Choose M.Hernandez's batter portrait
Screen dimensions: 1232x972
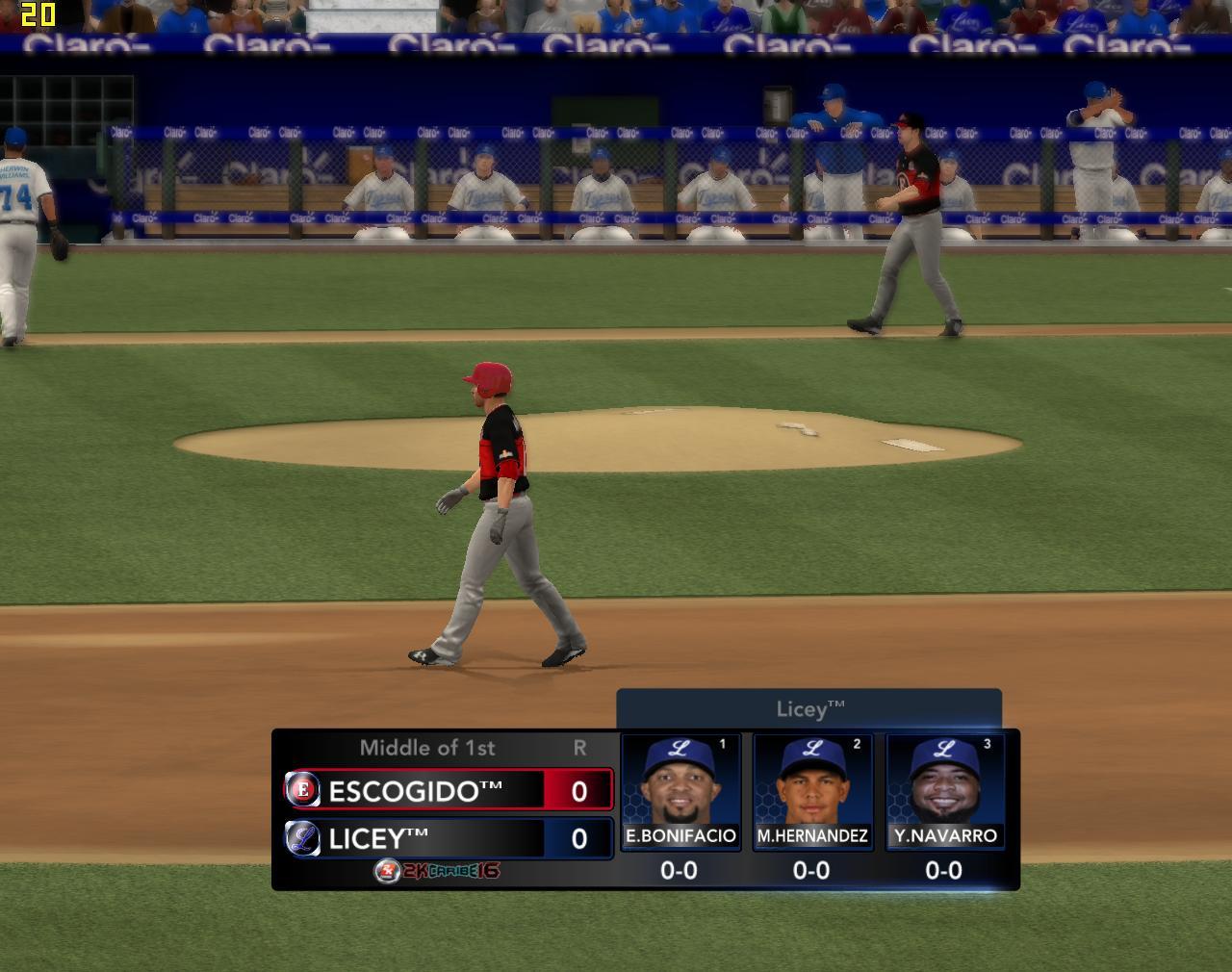pos(812,781)
